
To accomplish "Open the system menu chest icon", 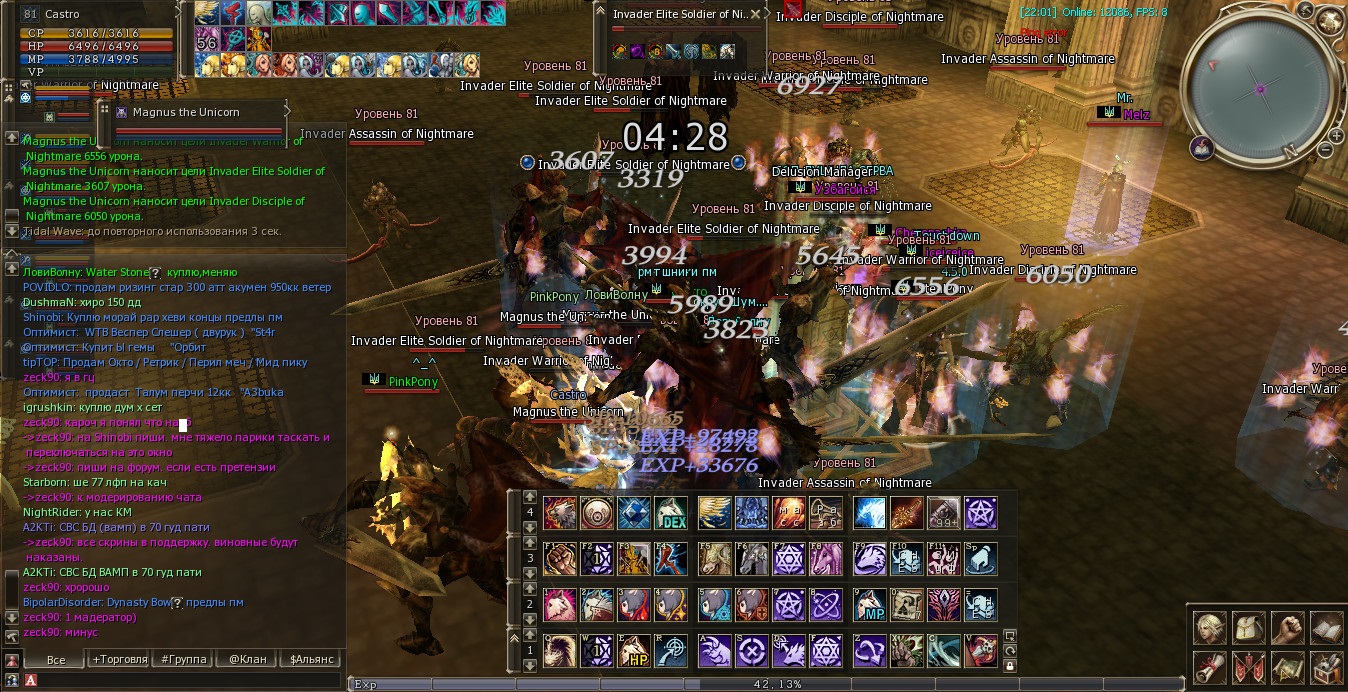I will (1326, 667).
